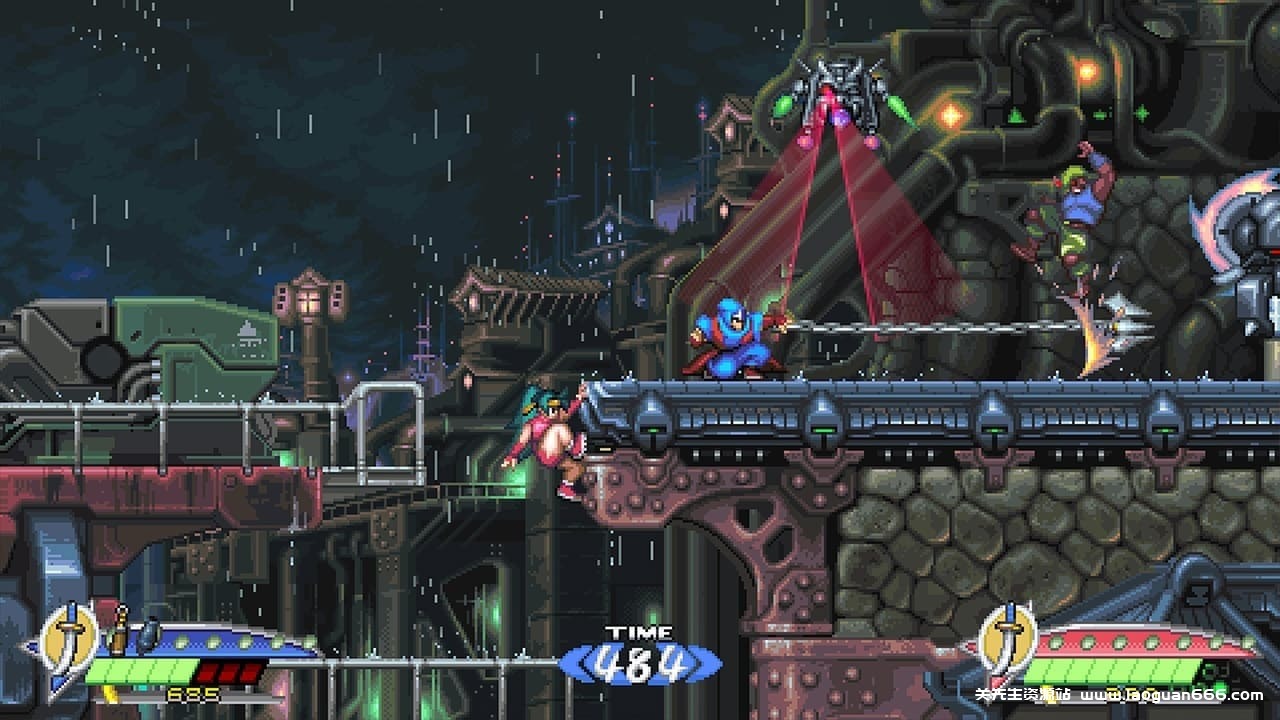Click player one's green health bar
1280x720 pixels.
[140, 672]
